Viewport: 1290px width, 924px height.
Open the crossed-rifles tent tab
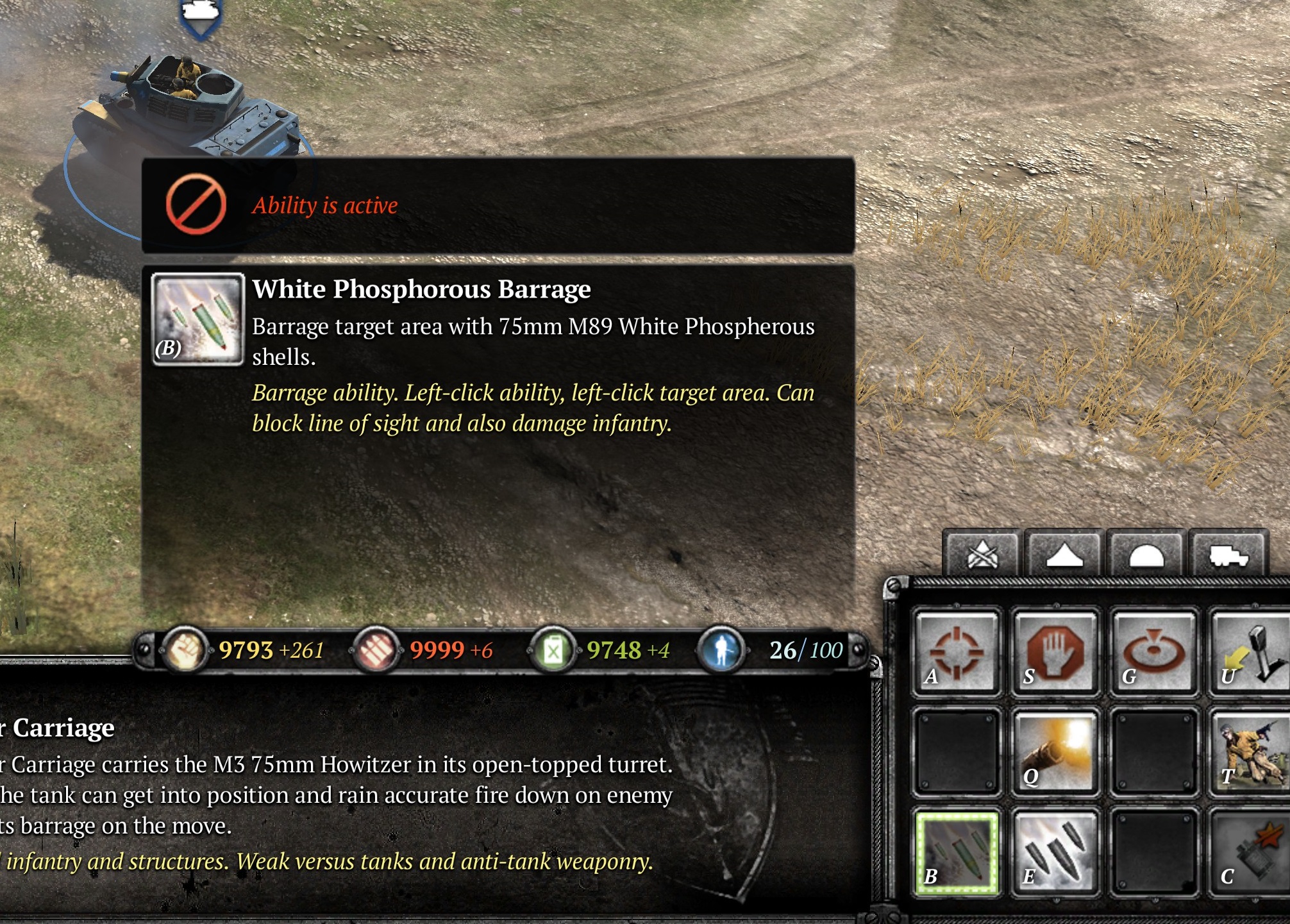[x=982, y=554]
